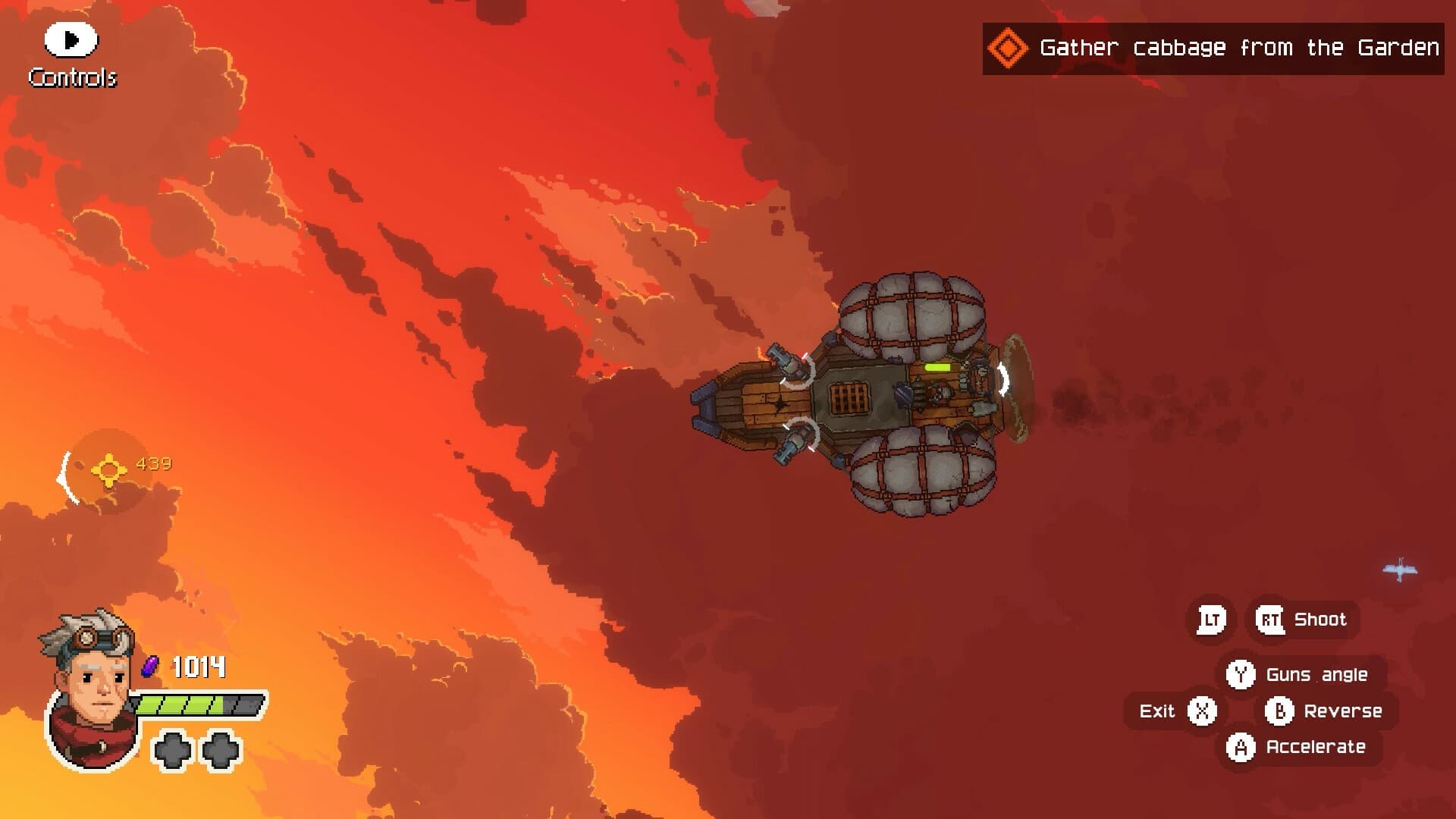Click the Controls label text

pos(73,76)
